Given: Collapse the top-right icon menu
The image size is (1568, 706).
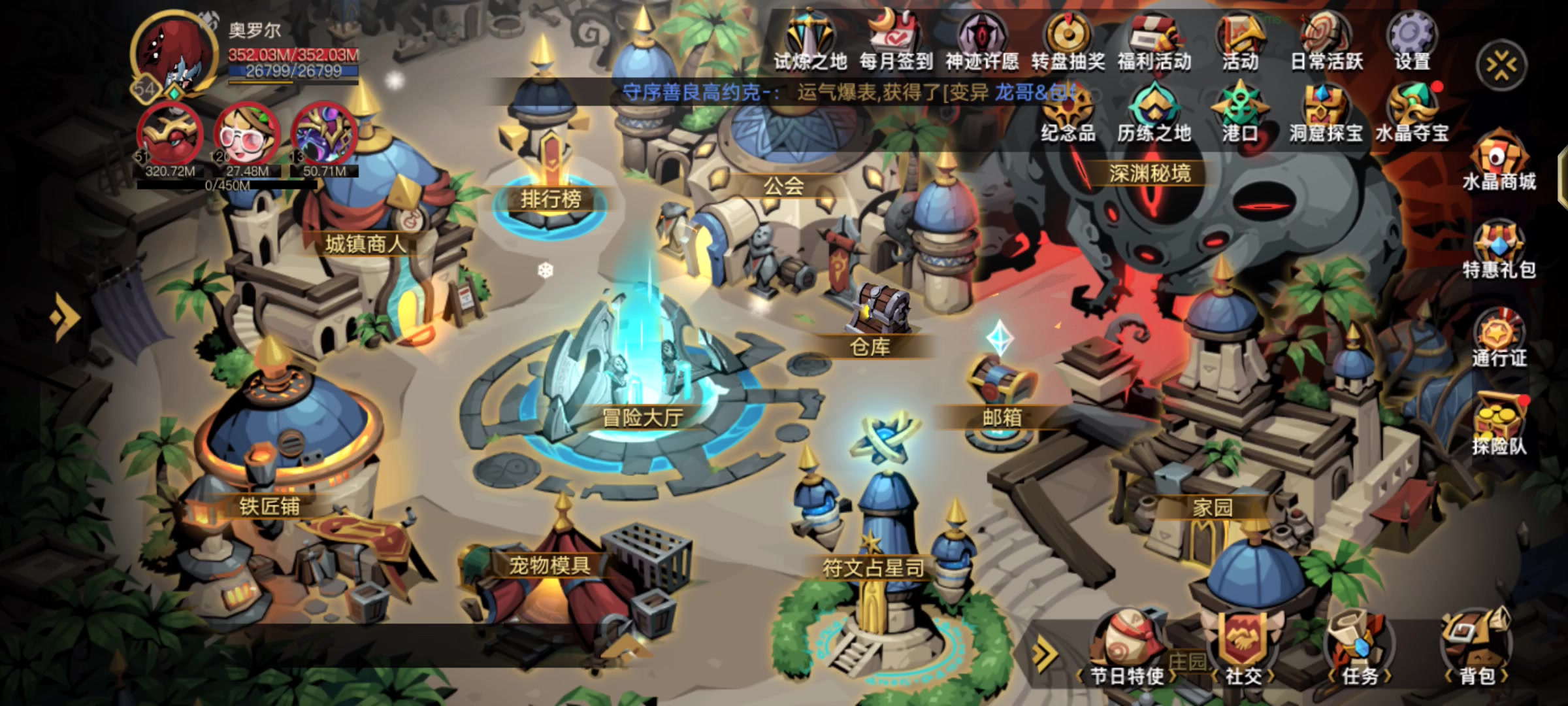Looking at the screenshot, I should click(x=1501, y=65).
